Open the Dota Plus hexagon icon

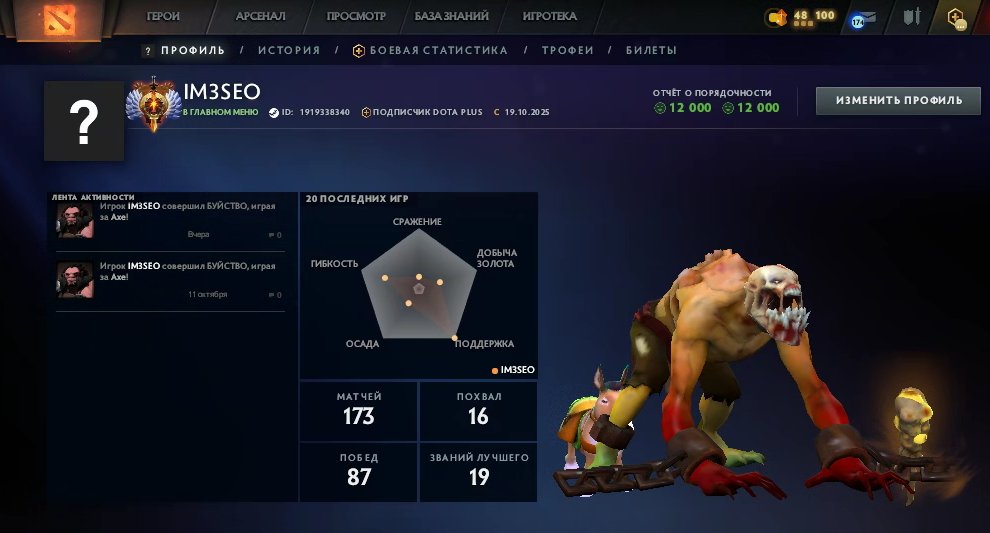pos(956,18)
